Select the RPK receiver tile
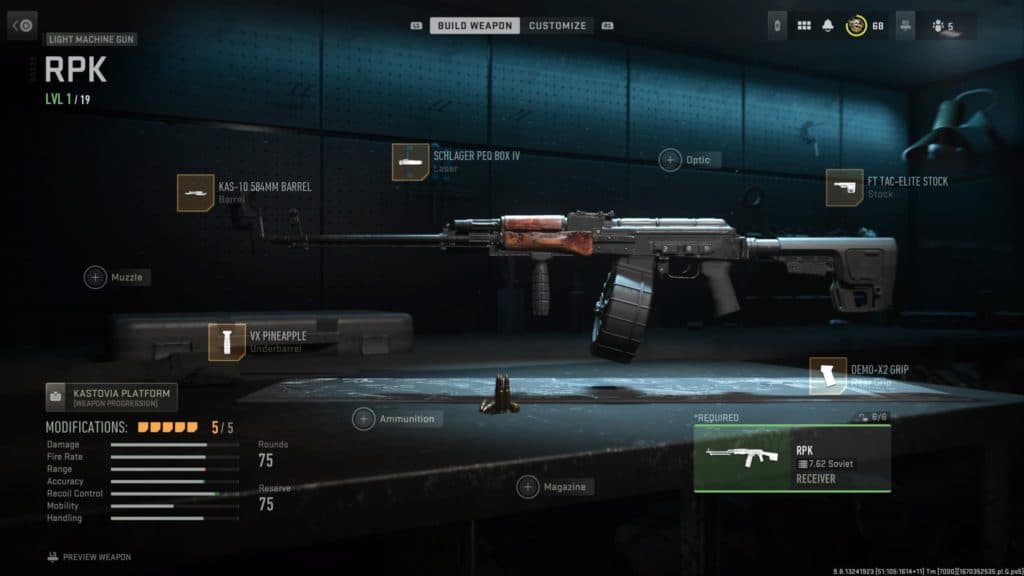1024x576 pixels. pos(791,459)
